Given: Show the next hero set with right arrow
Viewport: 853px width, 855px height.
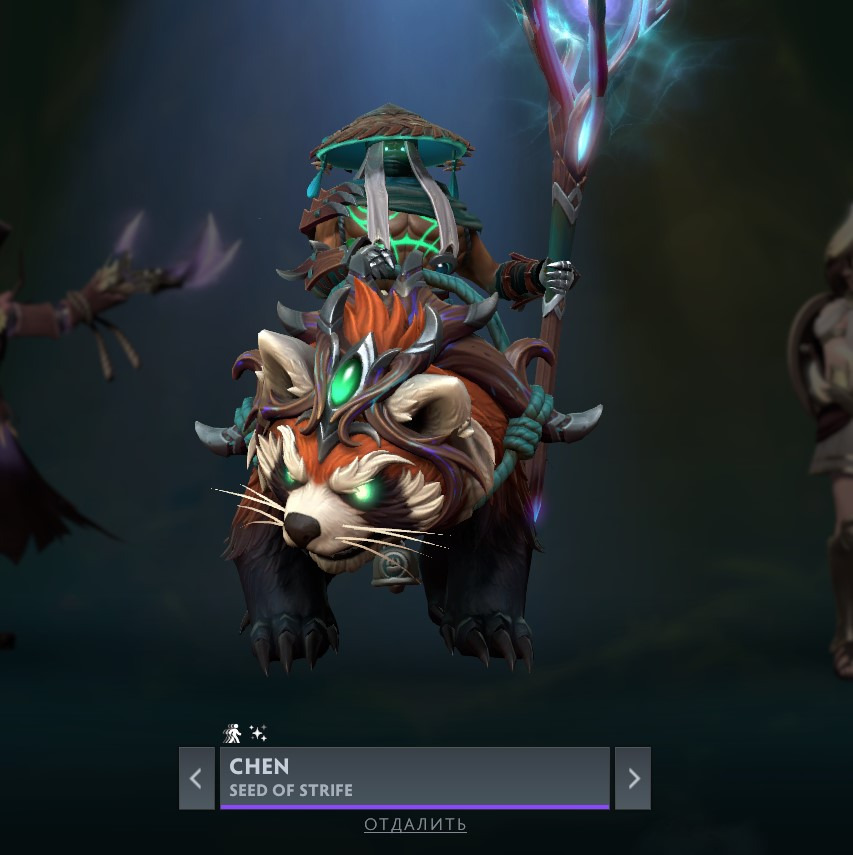Looking at the screenshot, I should [633, 778].
